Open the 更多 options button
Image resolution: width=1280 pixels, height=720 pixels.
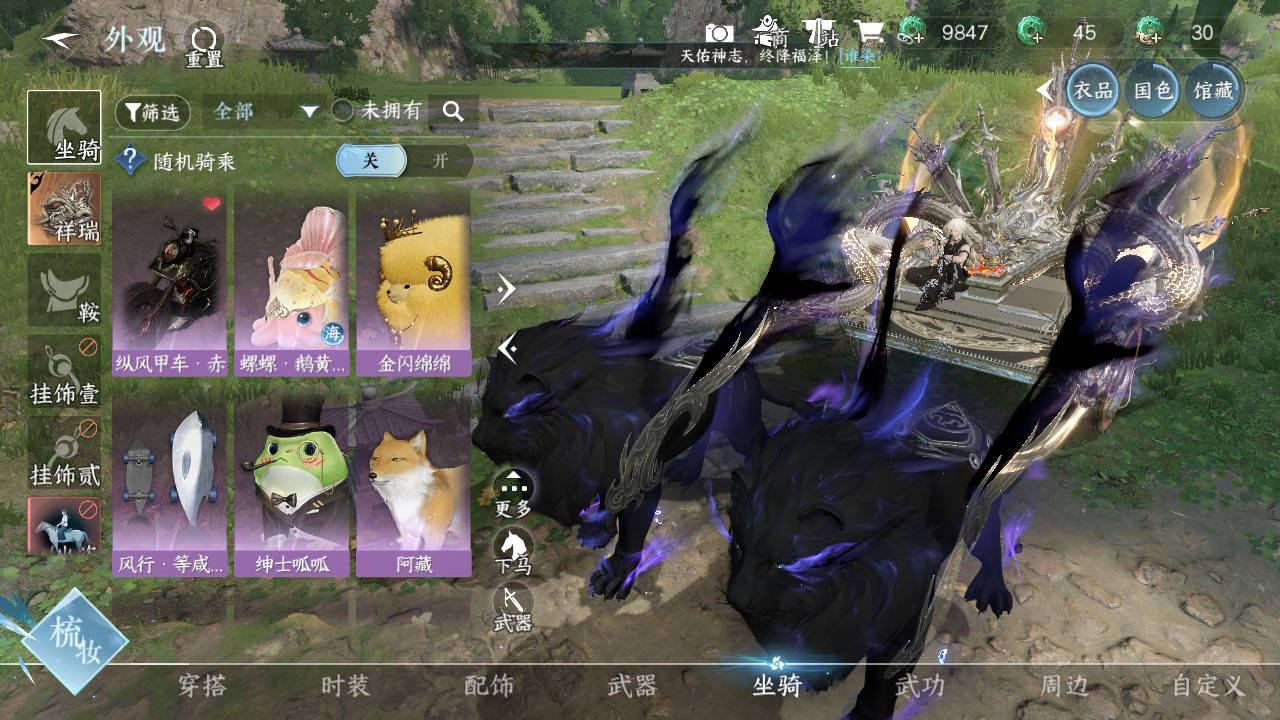[x=513, y=493]
